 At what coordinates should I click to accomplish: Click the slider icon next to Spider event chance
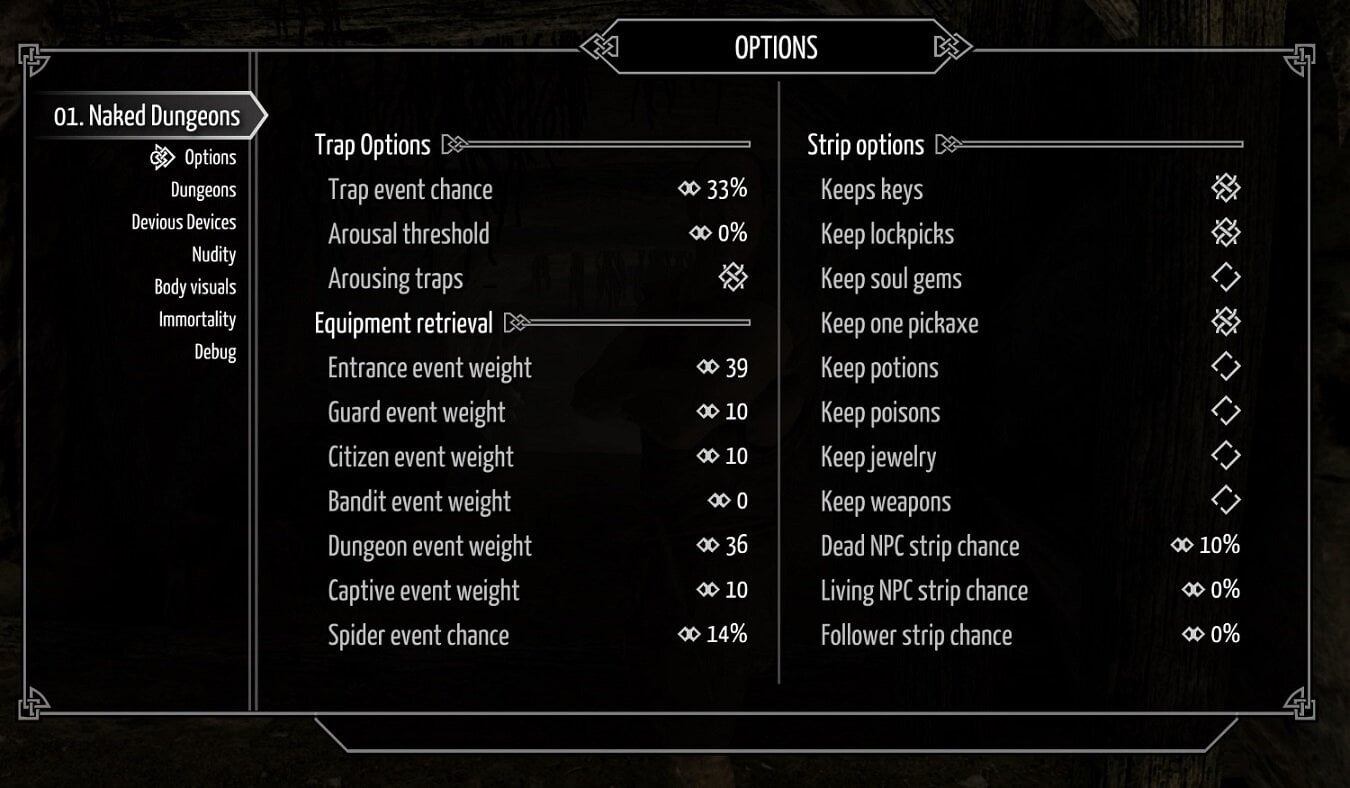coord(689,634)
